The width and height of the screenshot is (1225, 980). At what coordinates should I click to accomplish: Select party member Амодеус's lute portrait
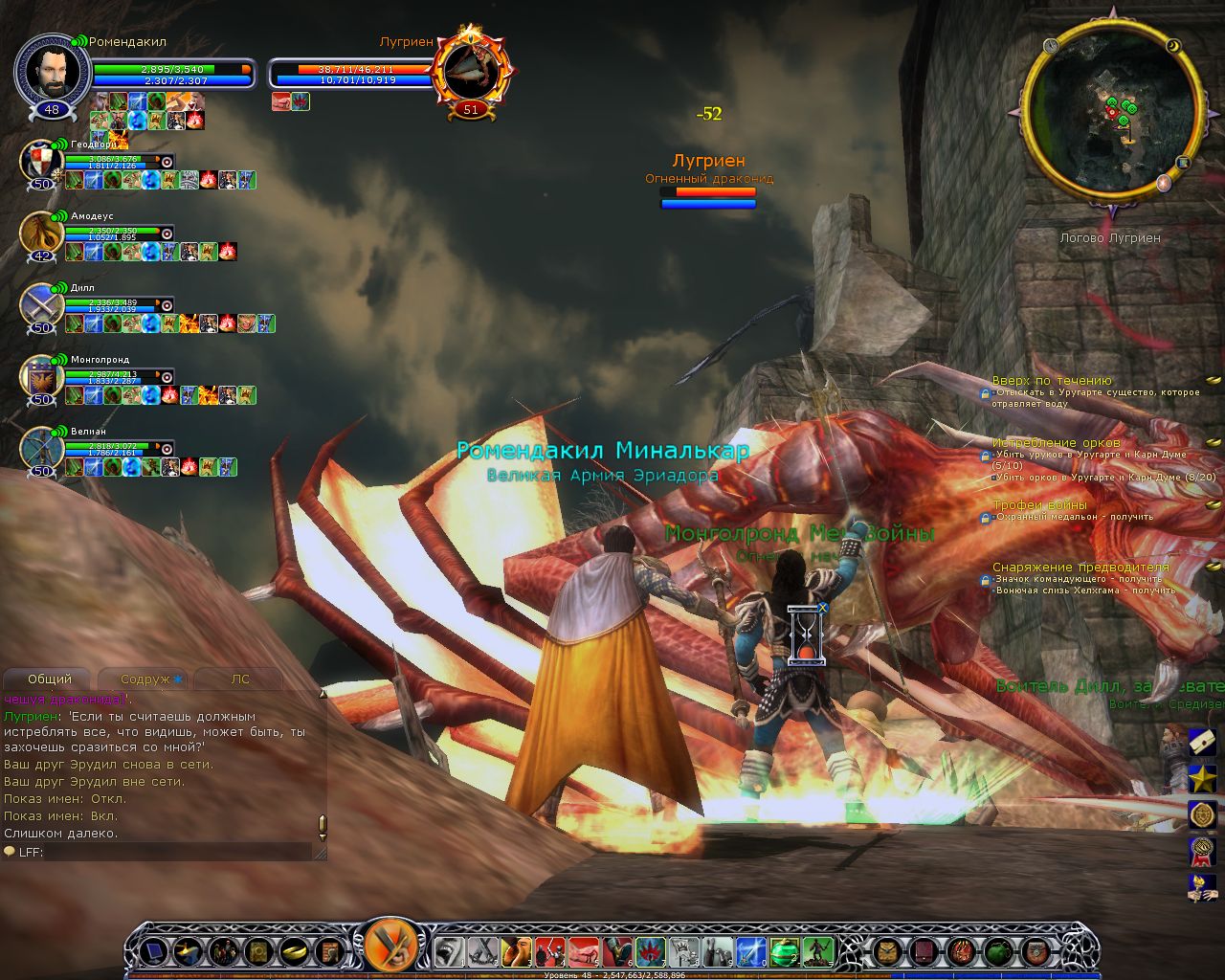41,234
